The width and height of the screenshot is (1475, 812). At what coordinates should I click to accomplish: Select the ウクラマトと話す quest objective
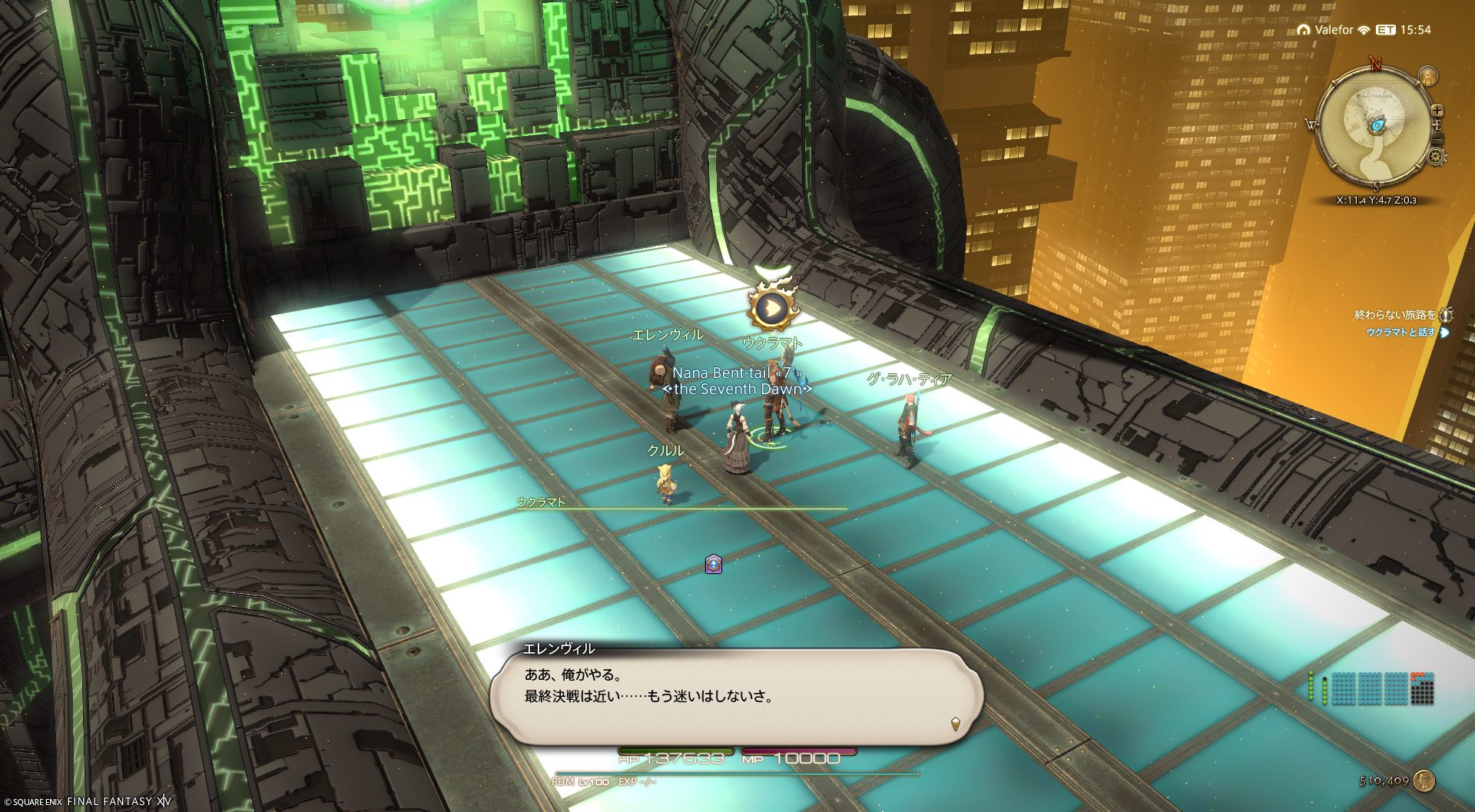[1400, 333]
